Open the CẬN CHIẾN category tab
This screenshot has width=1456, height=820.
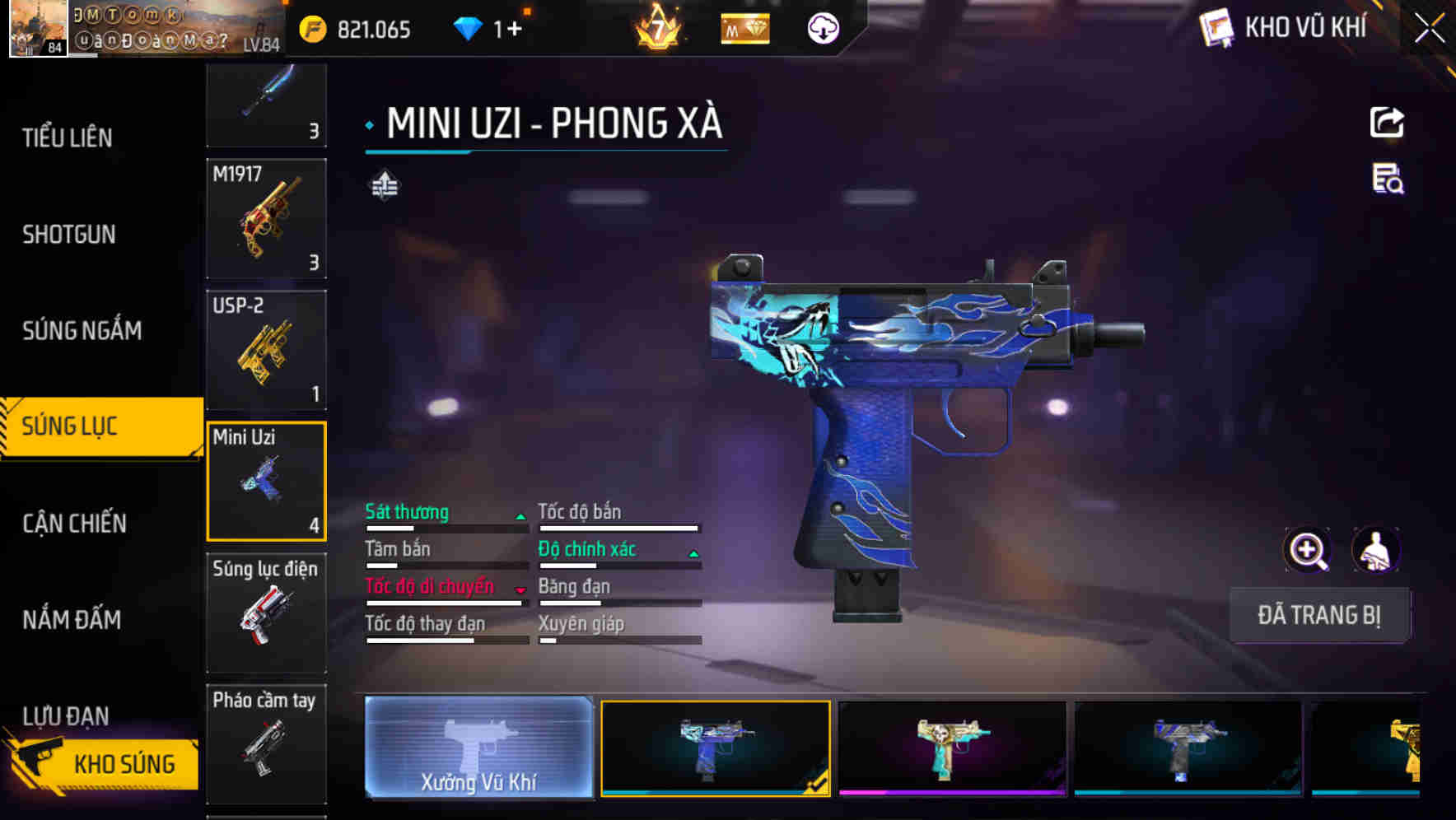point(72,523)
